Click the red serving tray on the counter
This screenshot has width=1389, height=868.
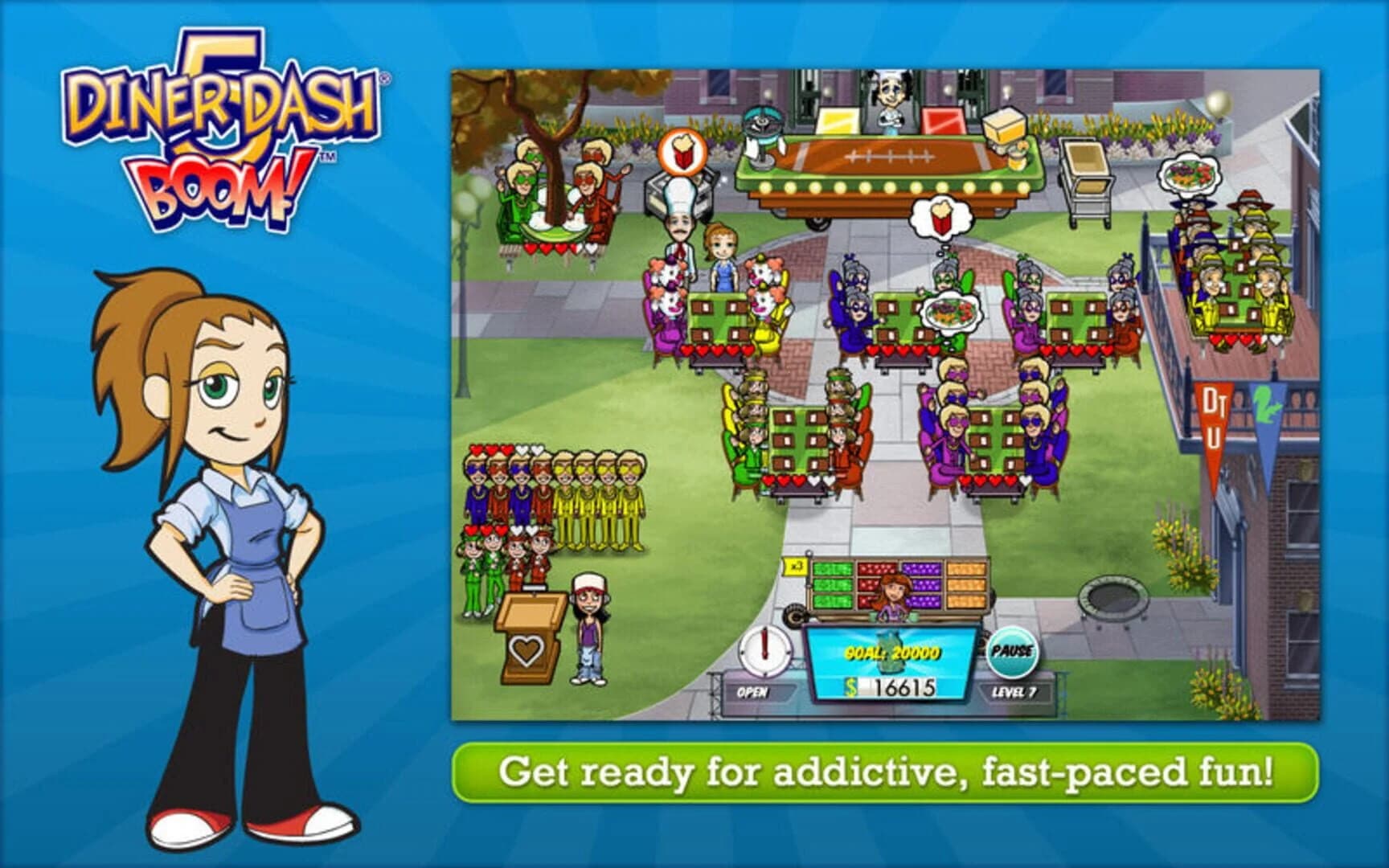pyautogui.click(x=942, y=122)
